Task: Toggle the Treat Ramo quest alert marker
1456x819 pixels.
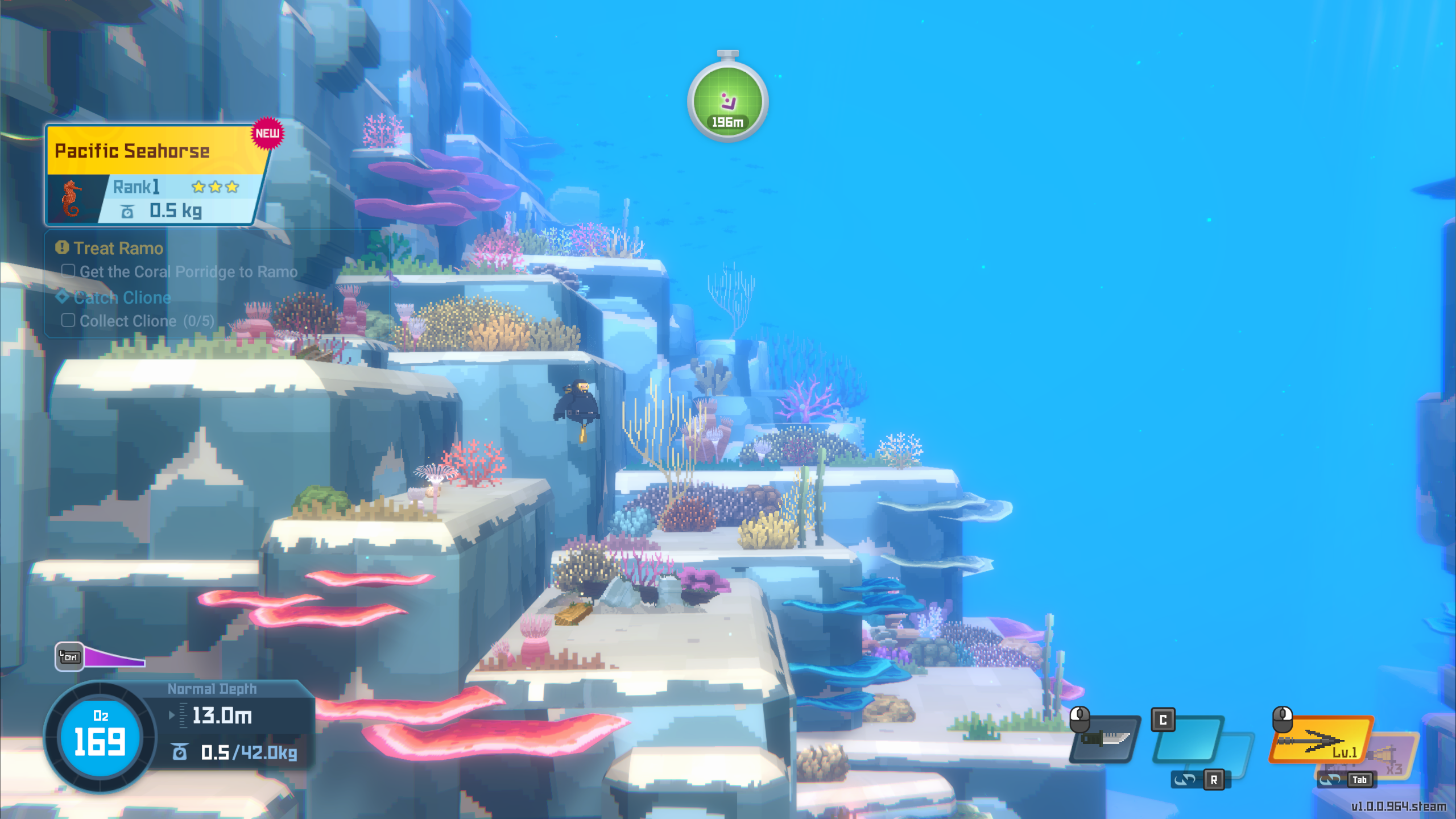Action: coord(61,247)
